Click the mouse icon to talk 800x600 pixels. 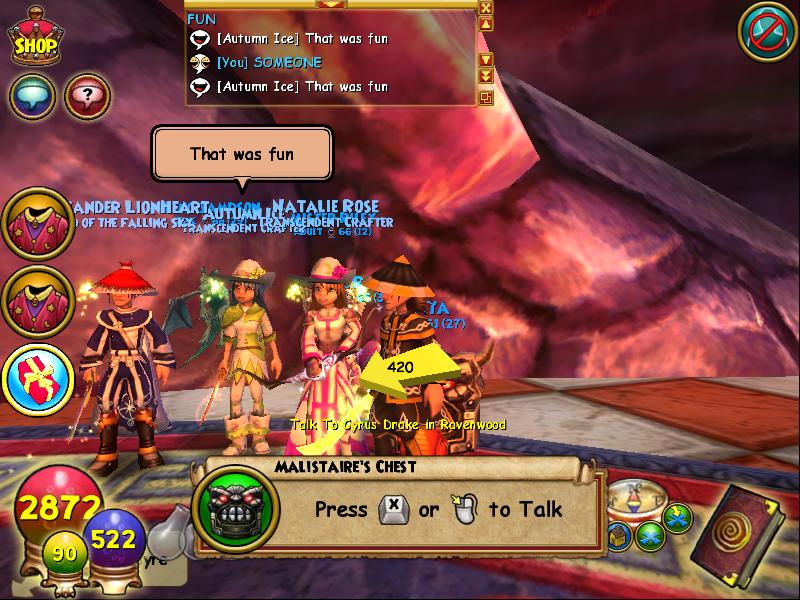pyautogui.click(x=462, y=511)
